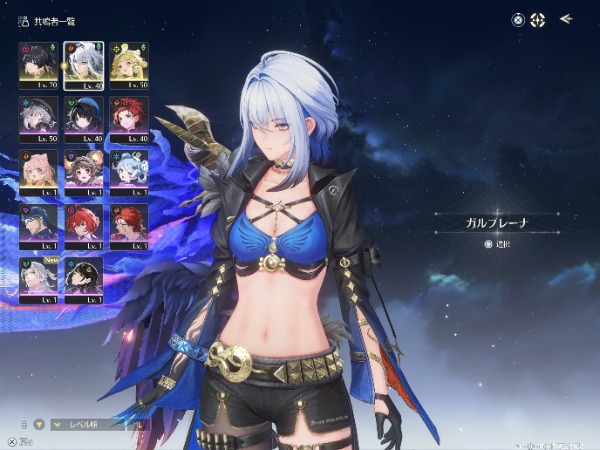Choose the silver-haired Lv. 40 resonator tile

(x=84, y=65)
